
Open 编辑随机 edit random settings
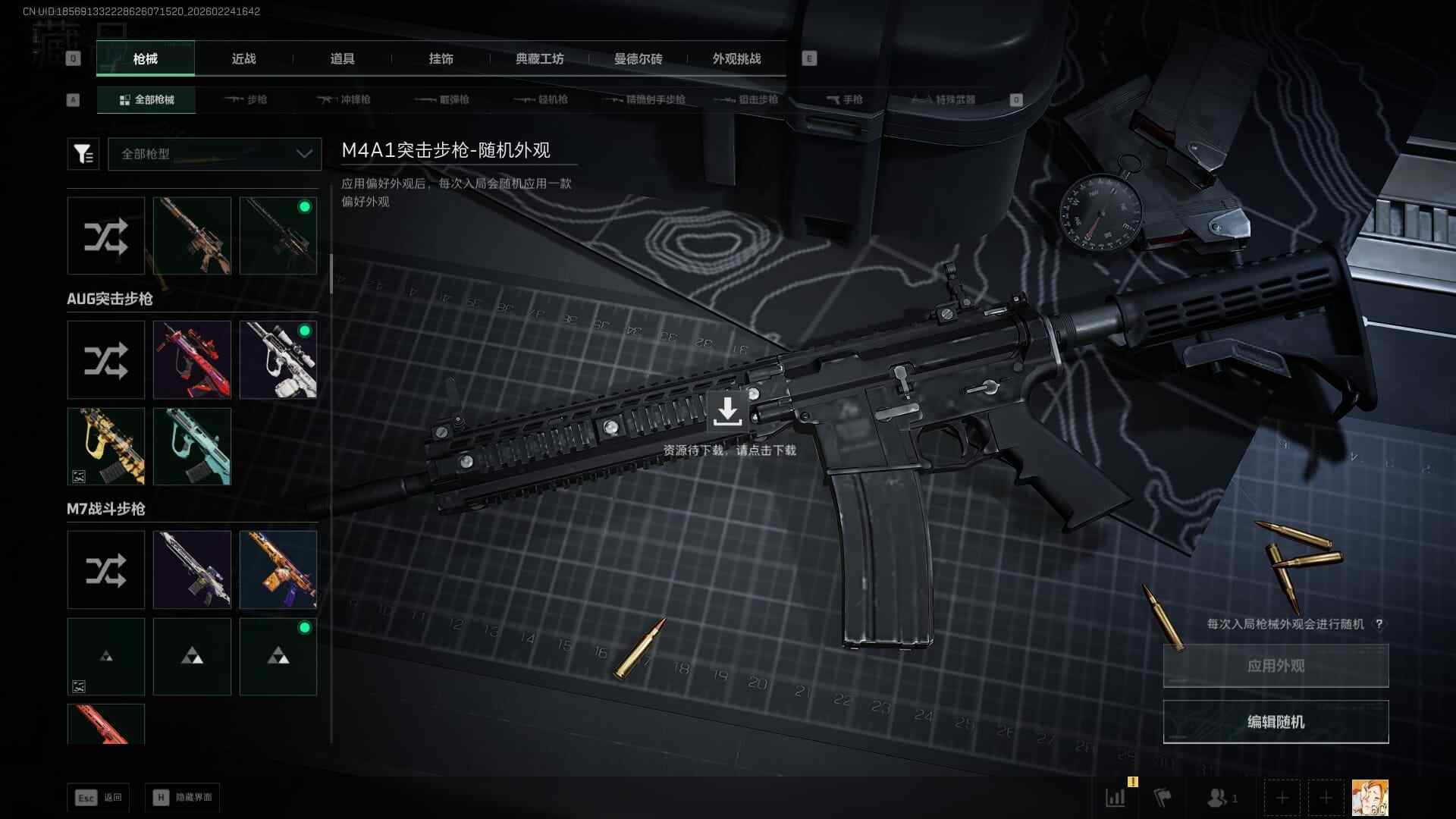(1276, 722)
